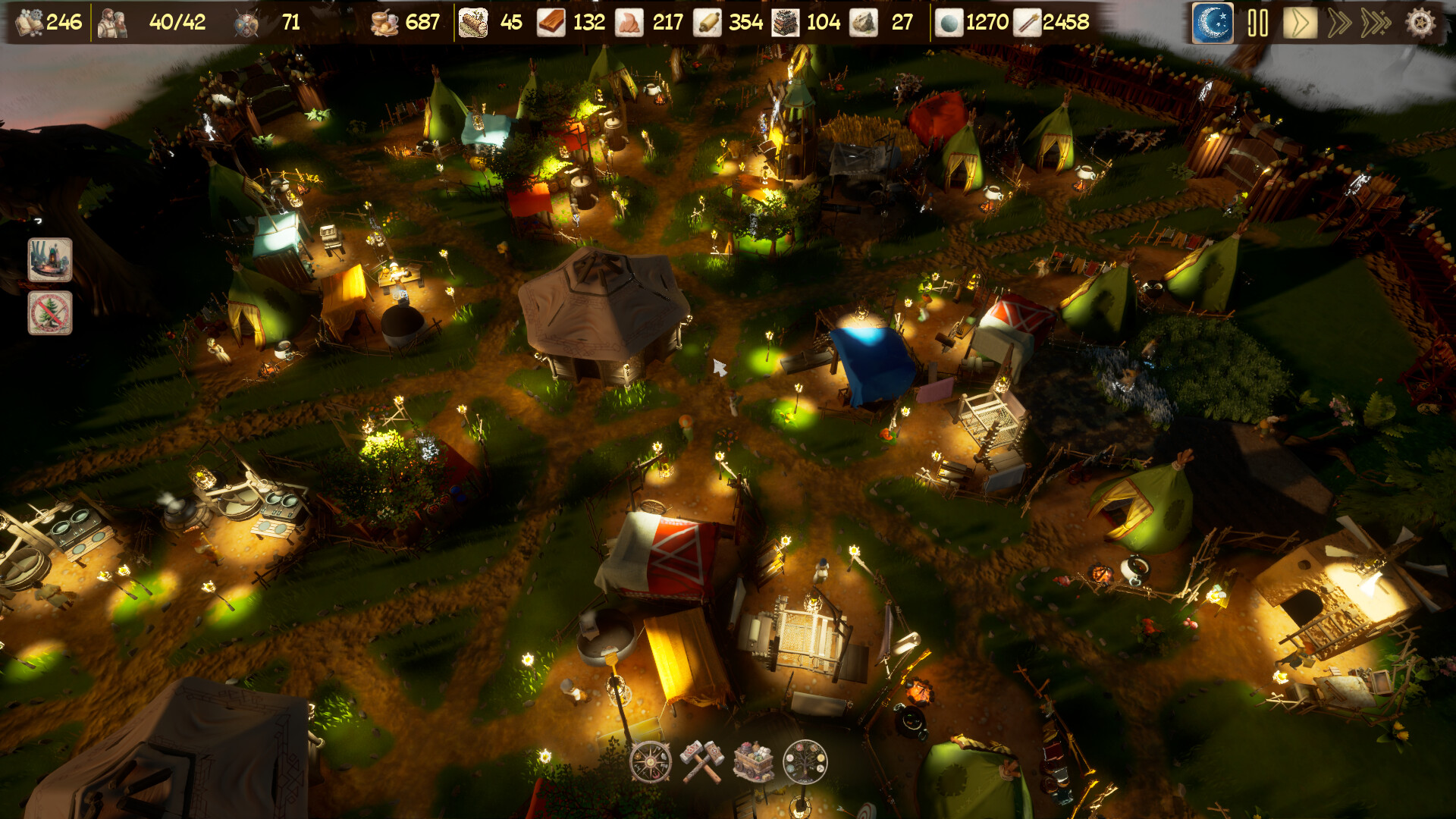The image size is (1456, 819).
Task: Open the crossed hammers build menu
Action: click(701, 761)
